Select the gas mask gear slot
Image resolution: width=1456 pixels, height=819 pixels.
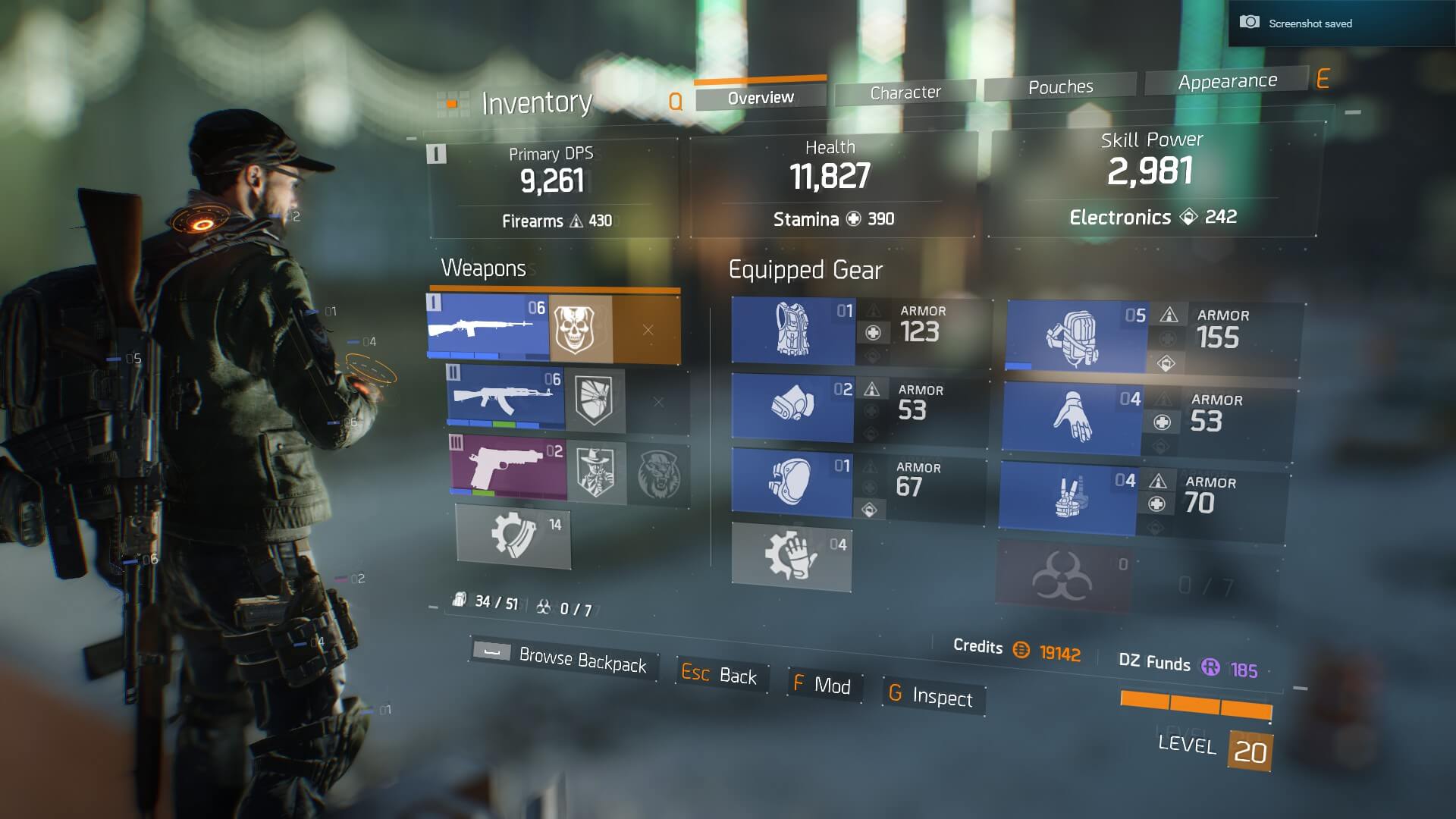[x=792, y=406]
